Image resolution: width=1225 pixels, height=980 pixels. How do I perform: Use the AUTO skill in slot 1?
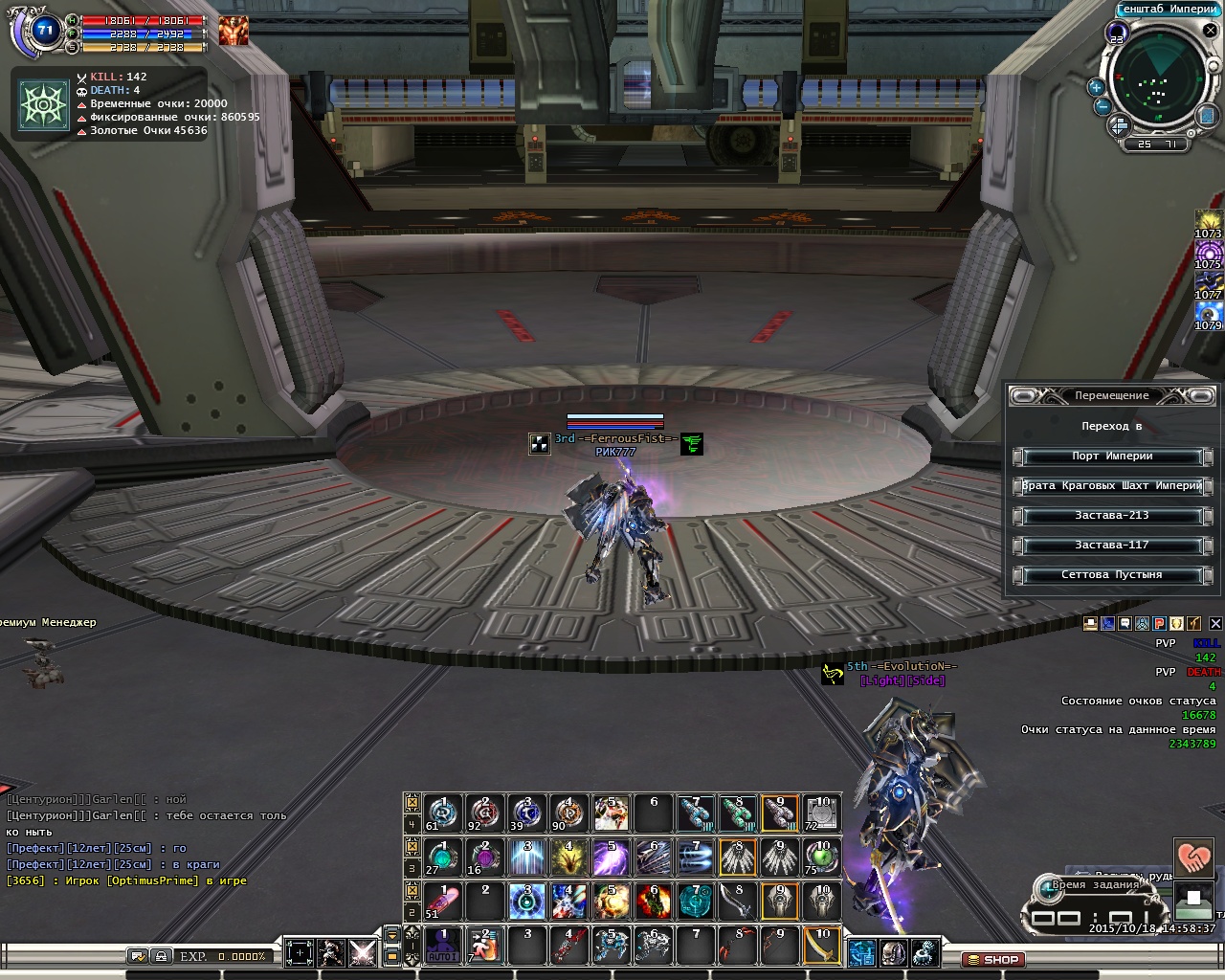[442, 946]
